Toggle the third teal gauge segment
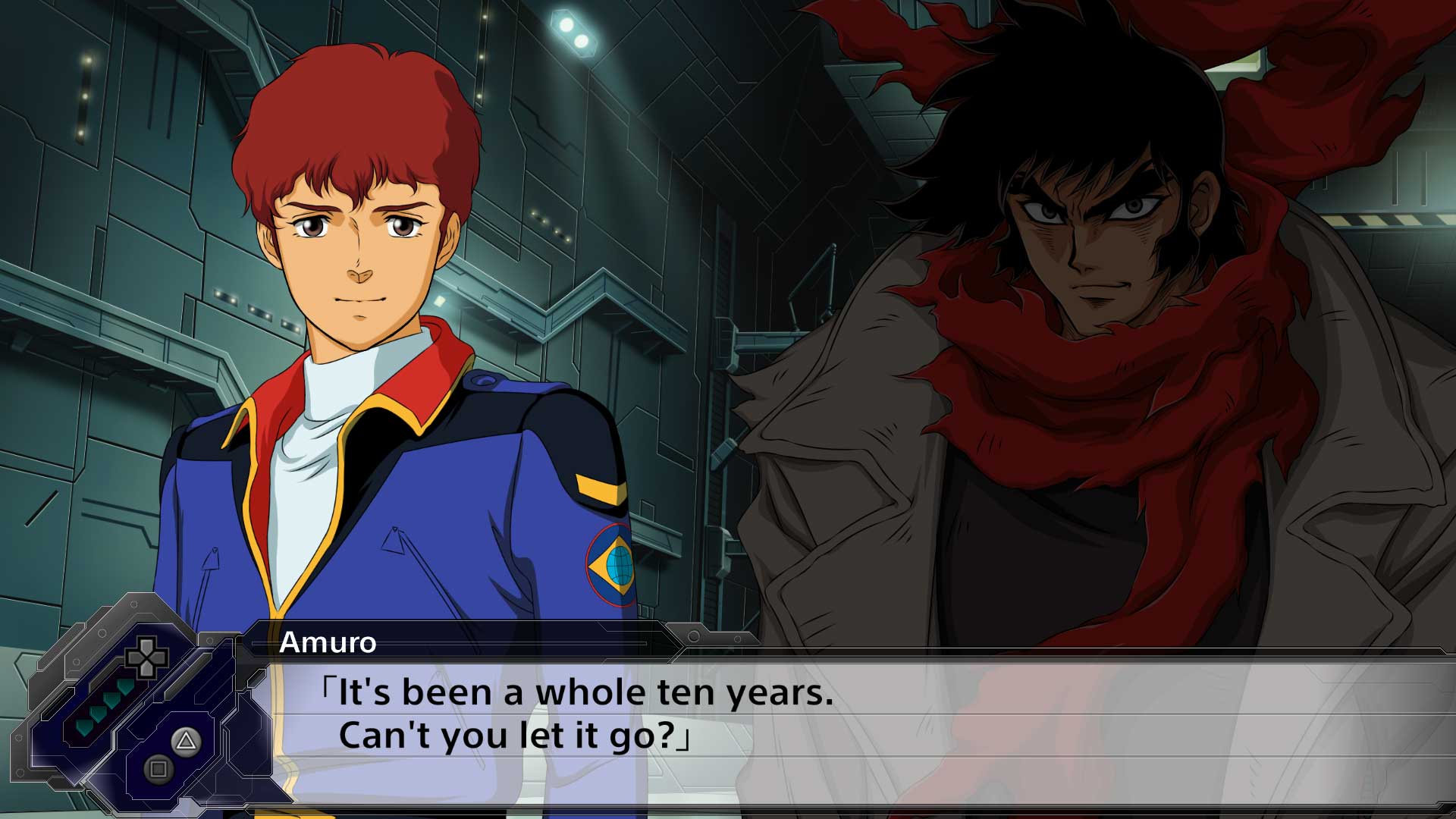The height and width of the screenshot is (819, 1456). (x=99, y=713)
